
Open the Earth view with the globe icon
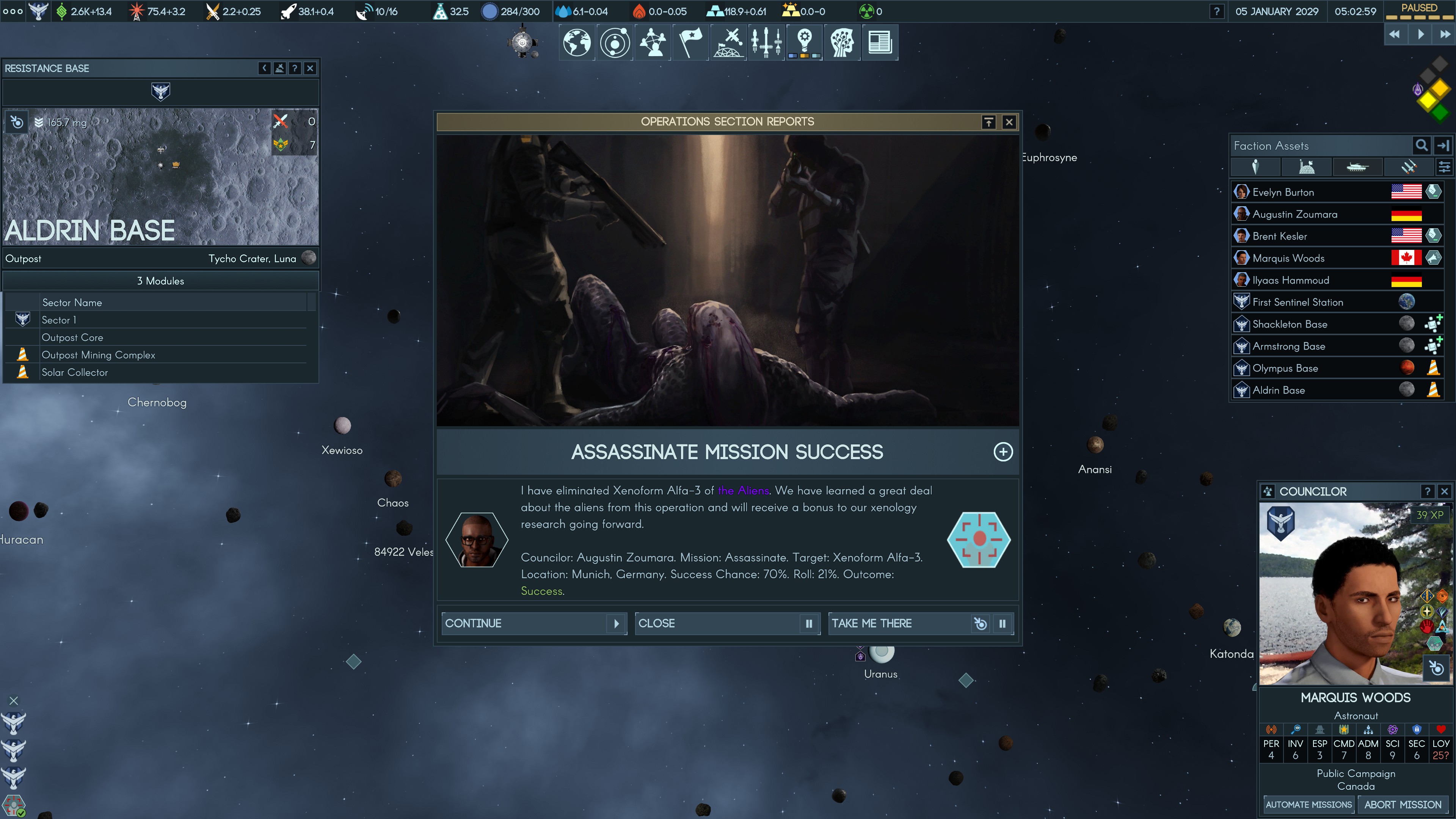coord(576,42)
